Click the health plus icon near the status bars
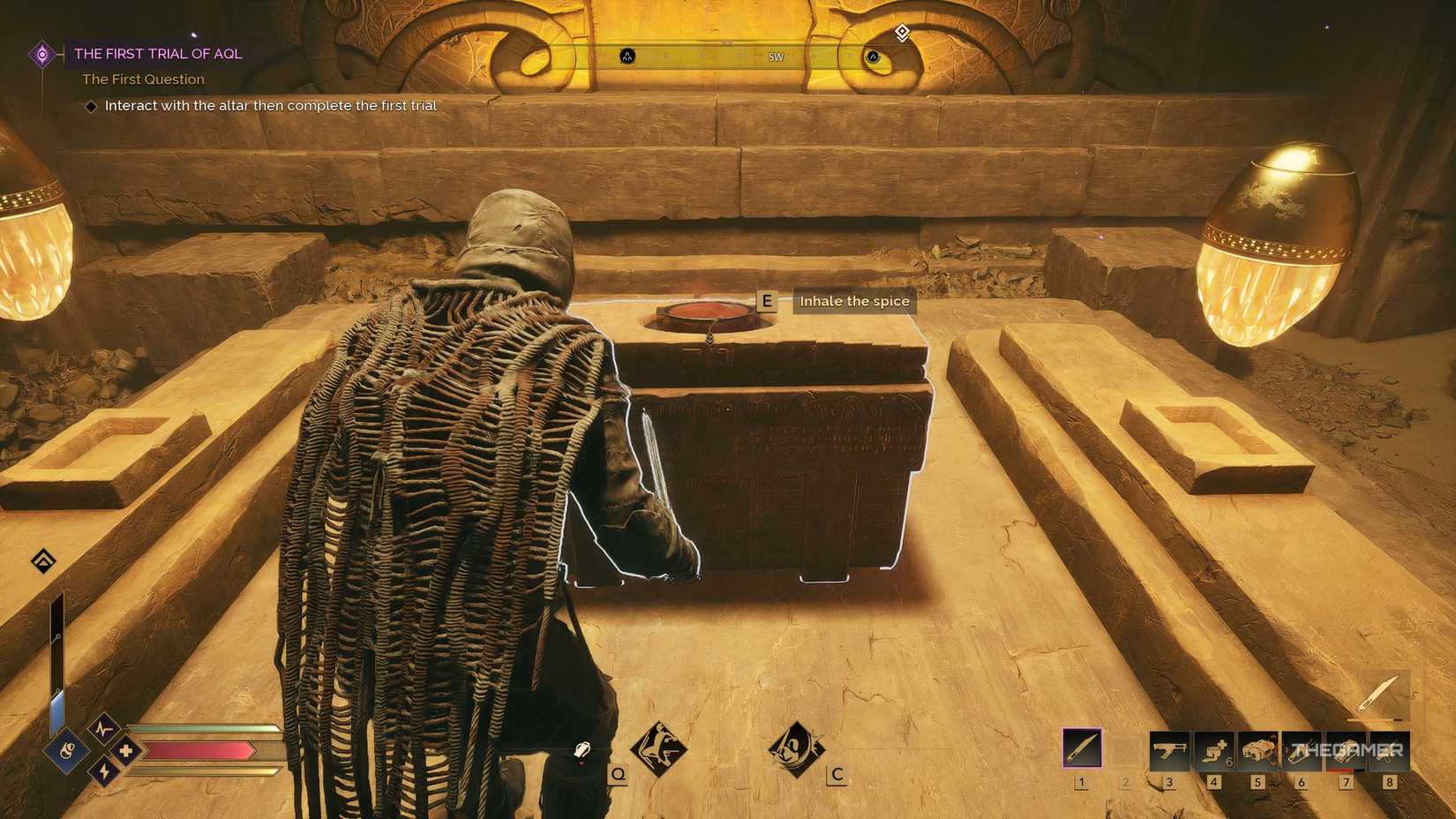The height and width of the screenshot is (819, 1456). 126,751
